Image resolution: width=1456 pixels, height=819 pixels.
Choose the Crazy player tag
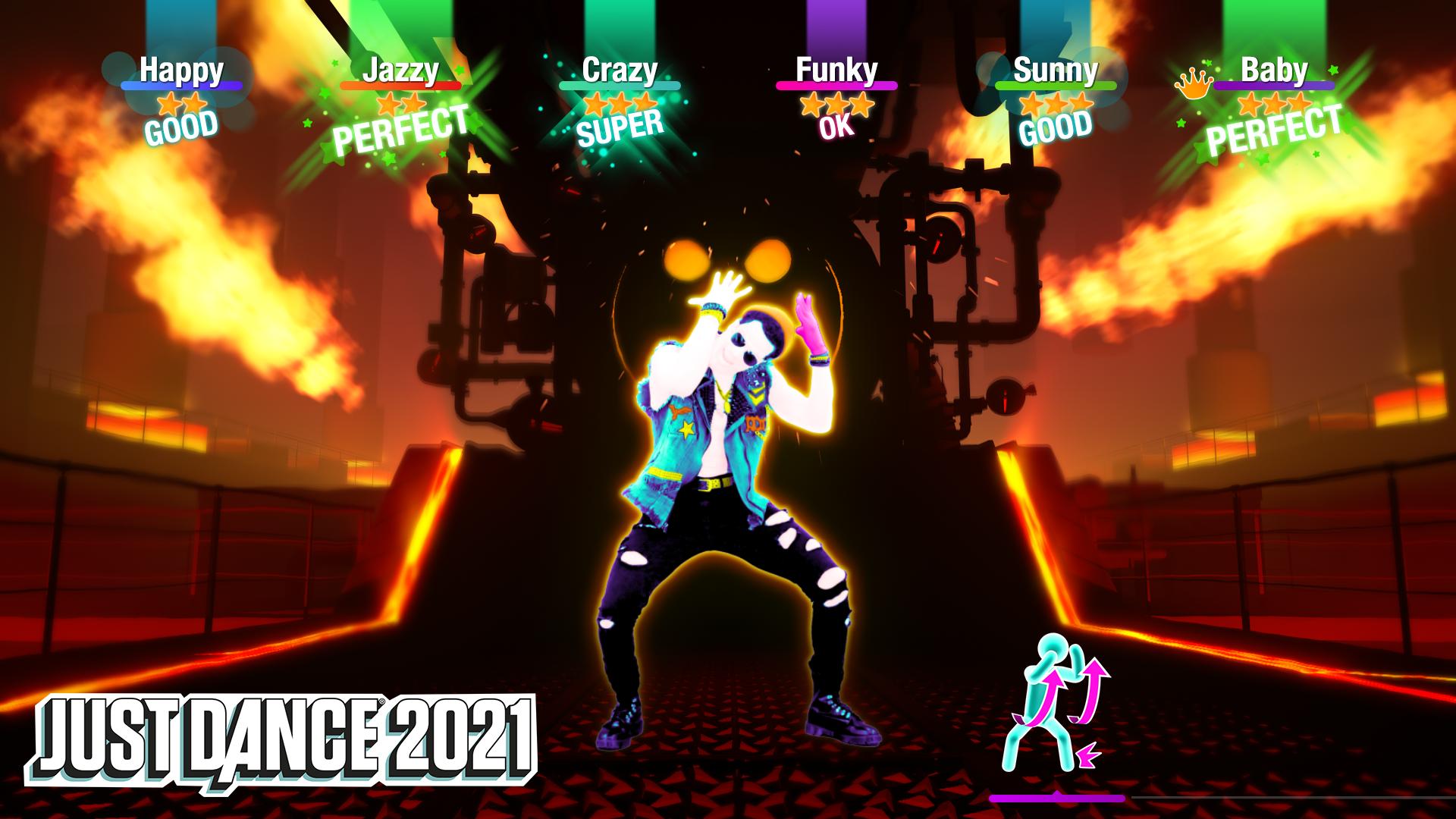(619, 71)
